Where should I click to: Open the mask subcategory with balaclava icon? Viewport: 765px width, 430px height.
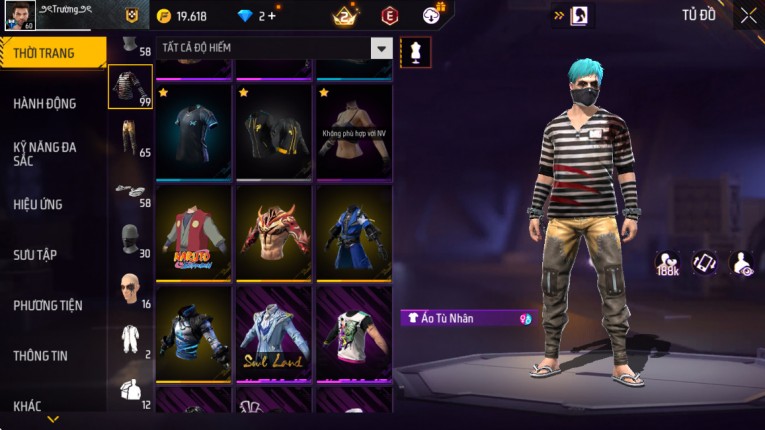point(127,240)
